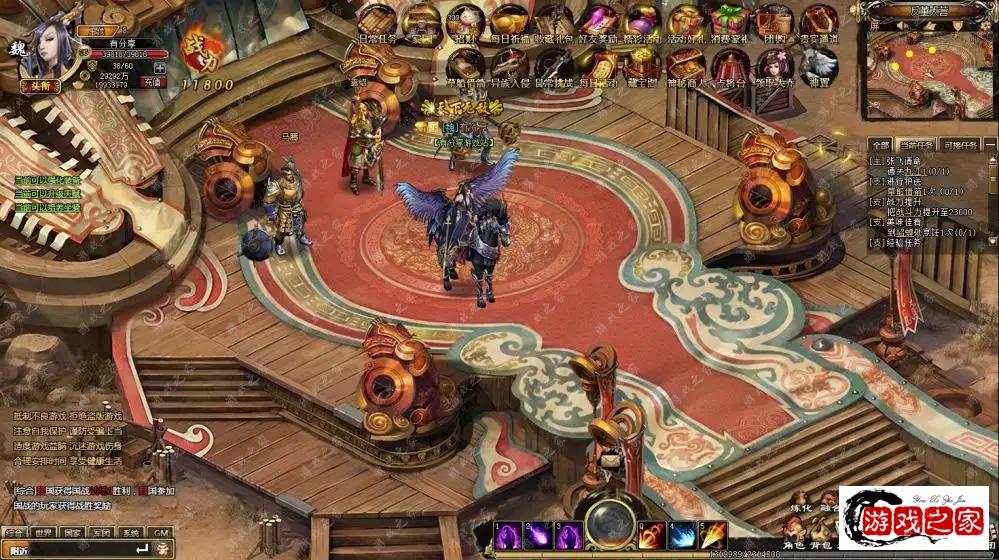
Task: Open the 神翼 wings icon
Action: tap(818, 63)
